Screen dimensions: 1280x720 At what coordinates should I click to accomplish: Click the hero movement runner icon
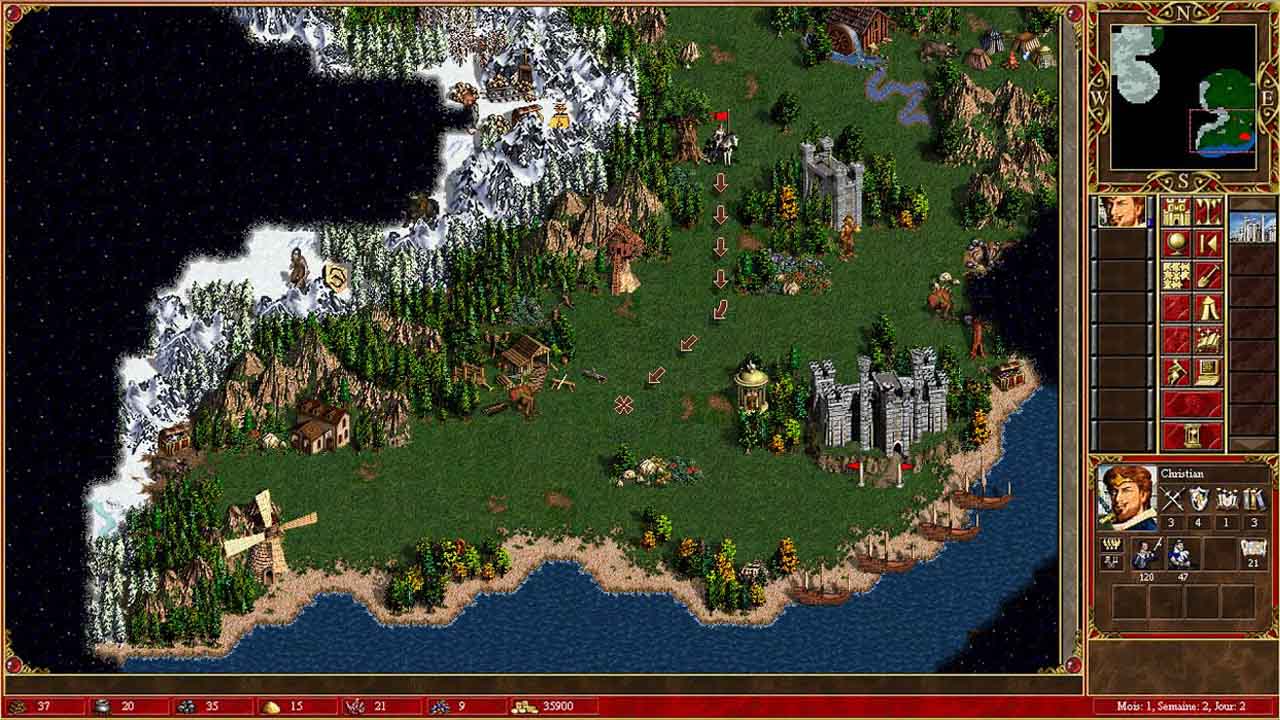1175,369
